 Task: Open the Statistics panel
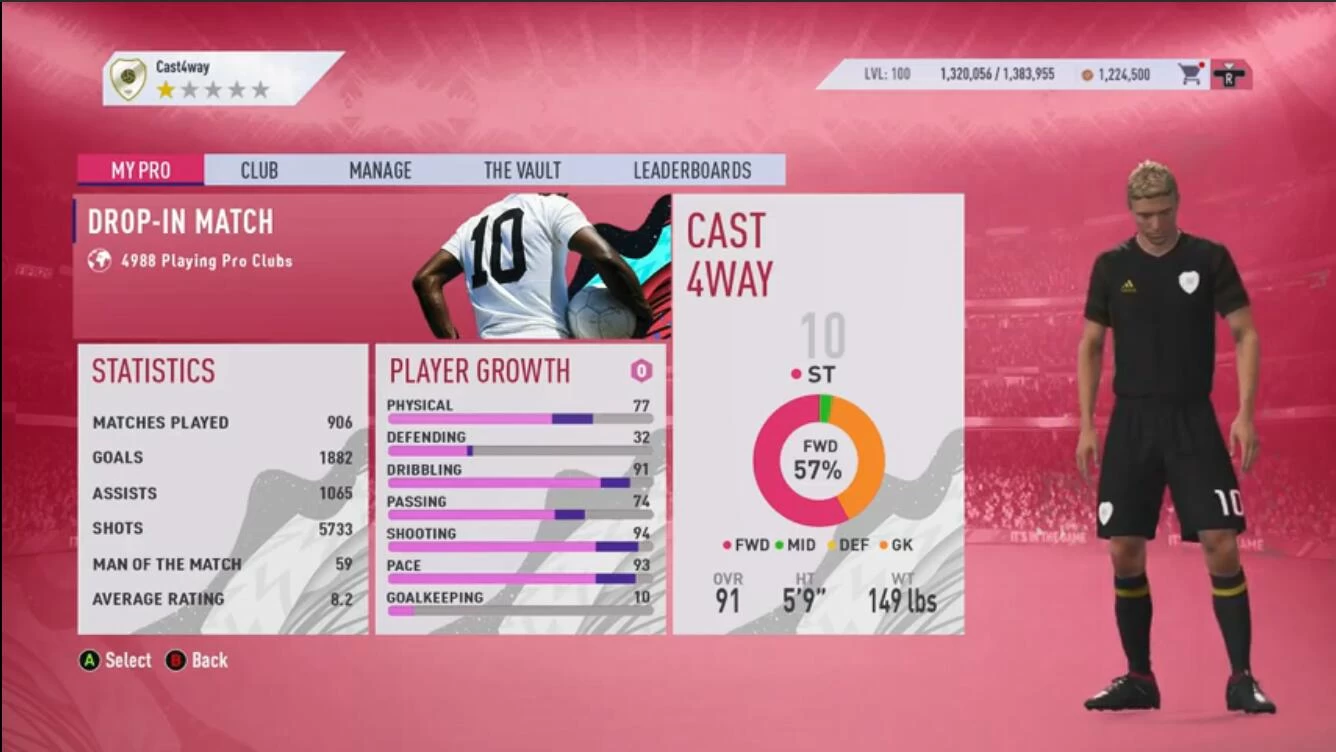coord(222,489)
